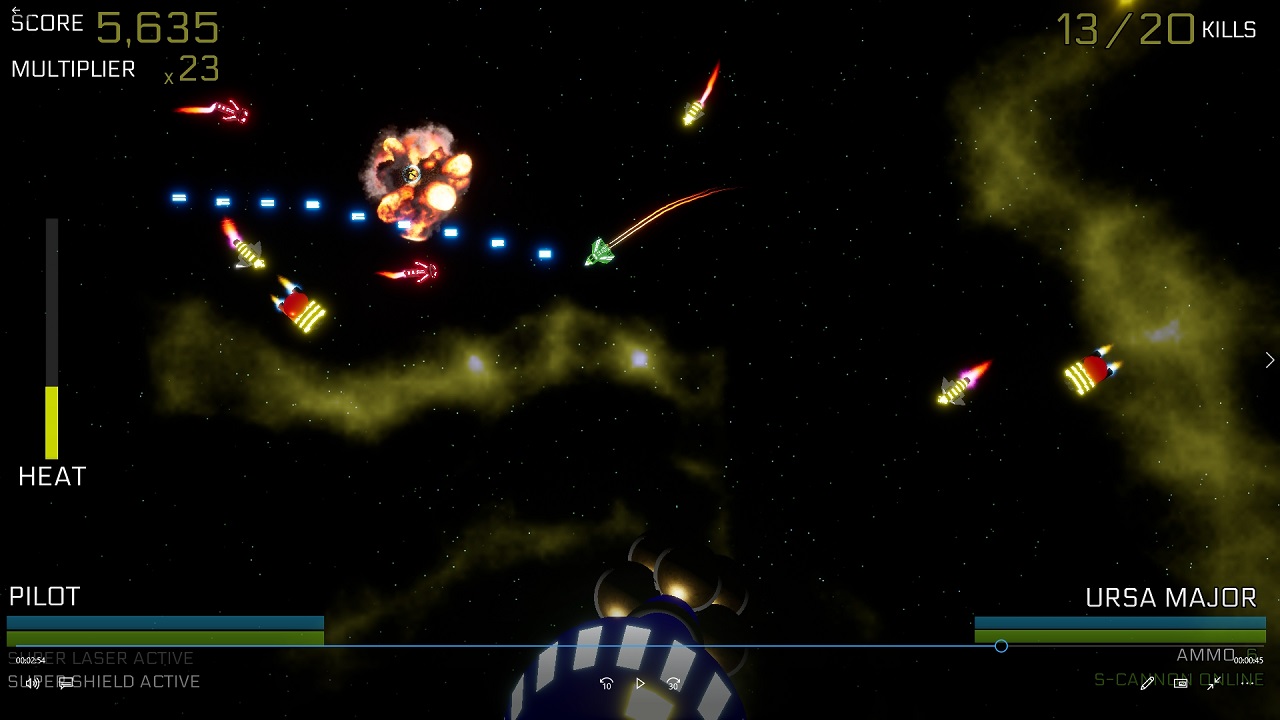Skip forward 30 seconds
Screen dimensions: 1280x720
click(x=673, y=683)
